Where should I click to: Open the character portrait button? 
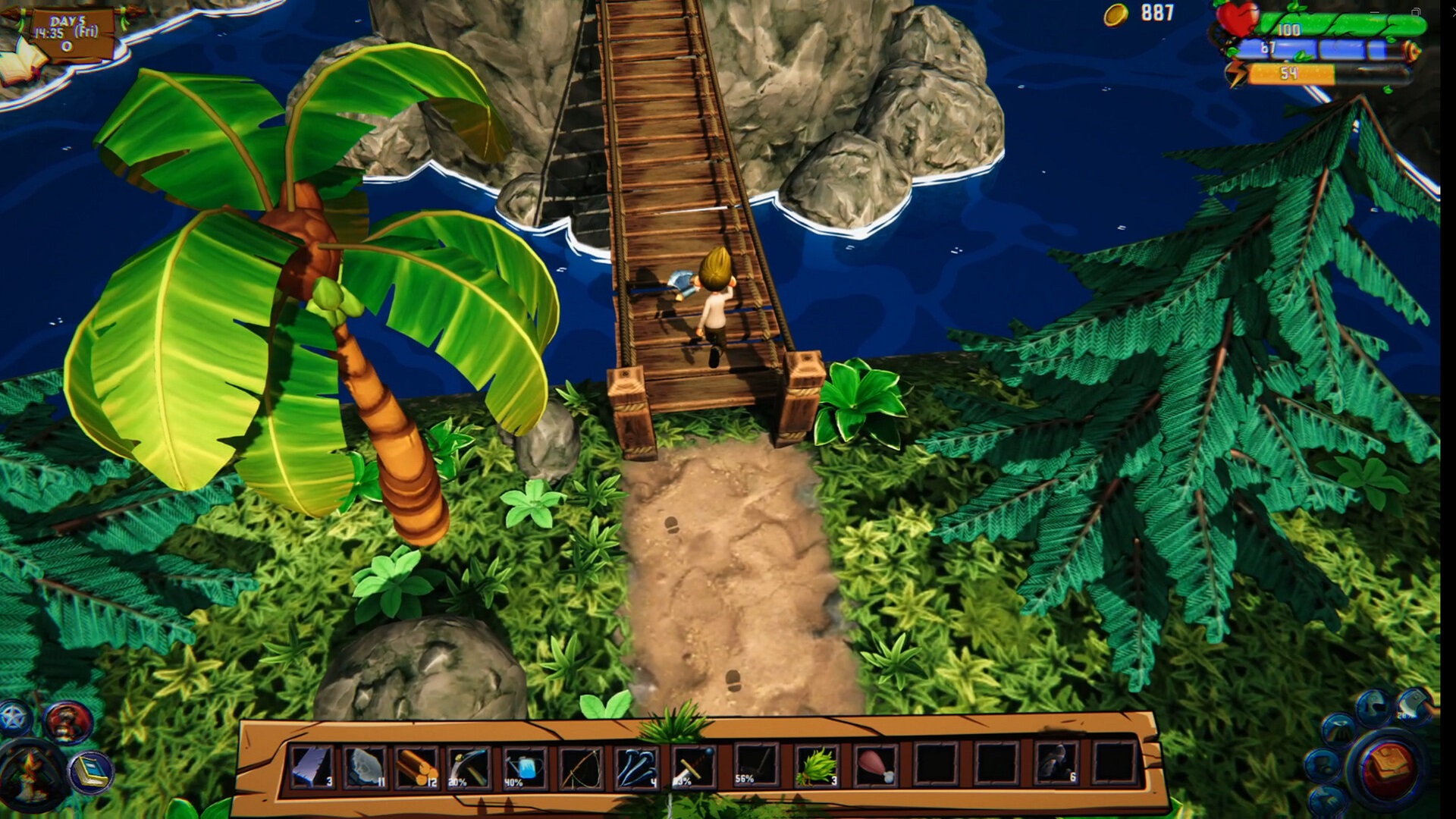(x=68, y=722)
